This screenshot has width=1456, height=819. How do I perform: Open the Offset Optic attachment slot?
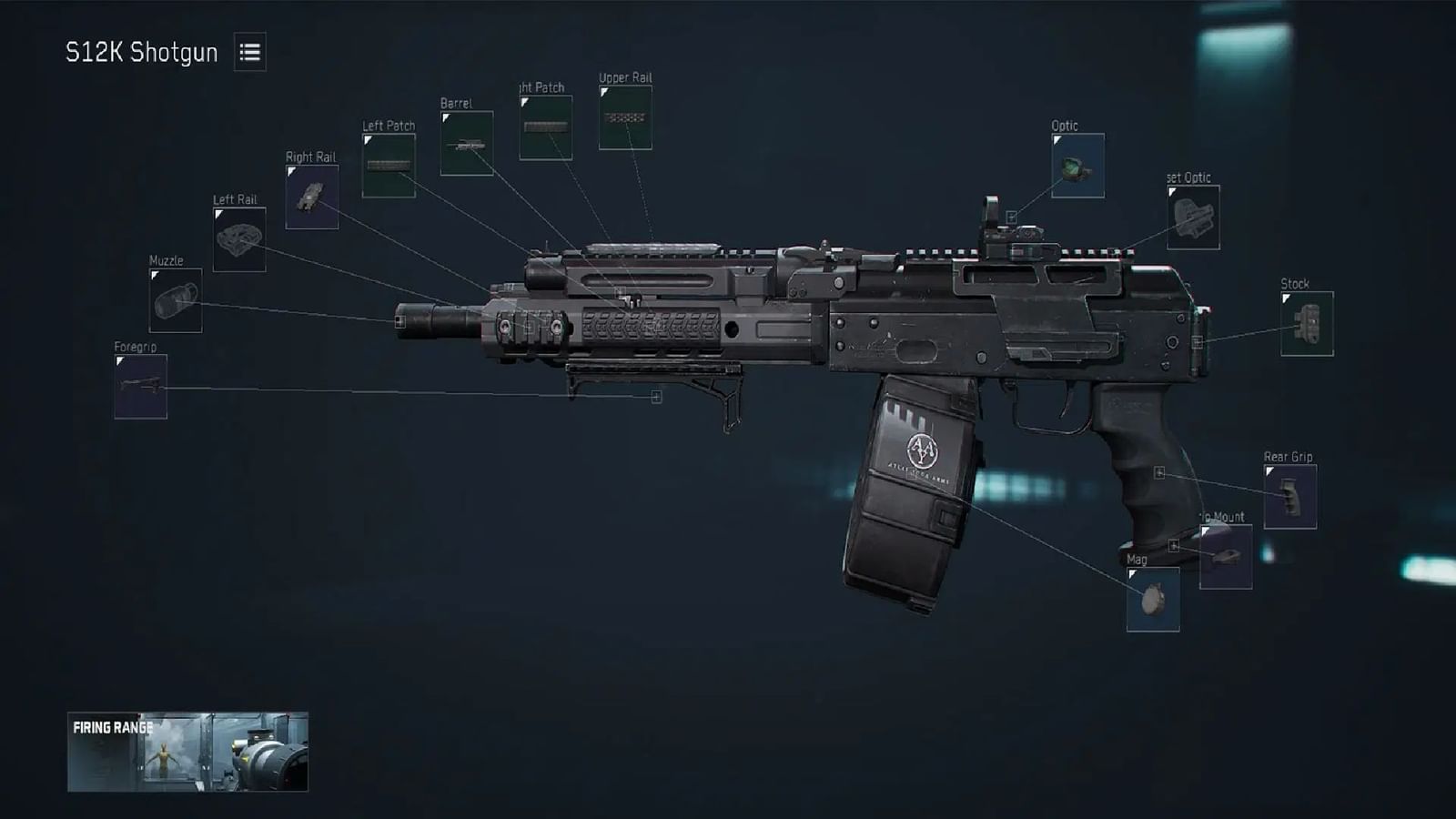pos(1193,218)
